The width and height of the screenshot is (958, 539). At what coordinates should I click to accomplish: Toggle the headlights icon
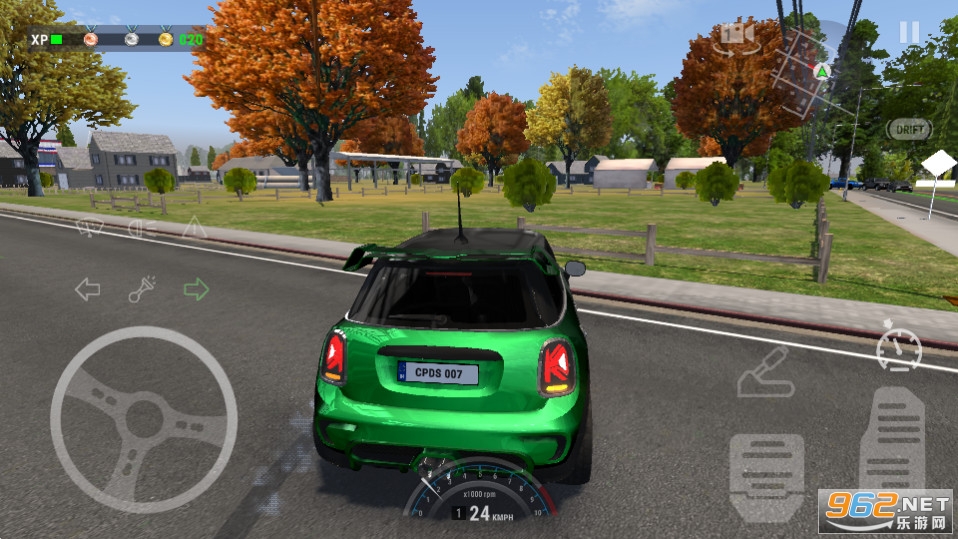[143, 229]
